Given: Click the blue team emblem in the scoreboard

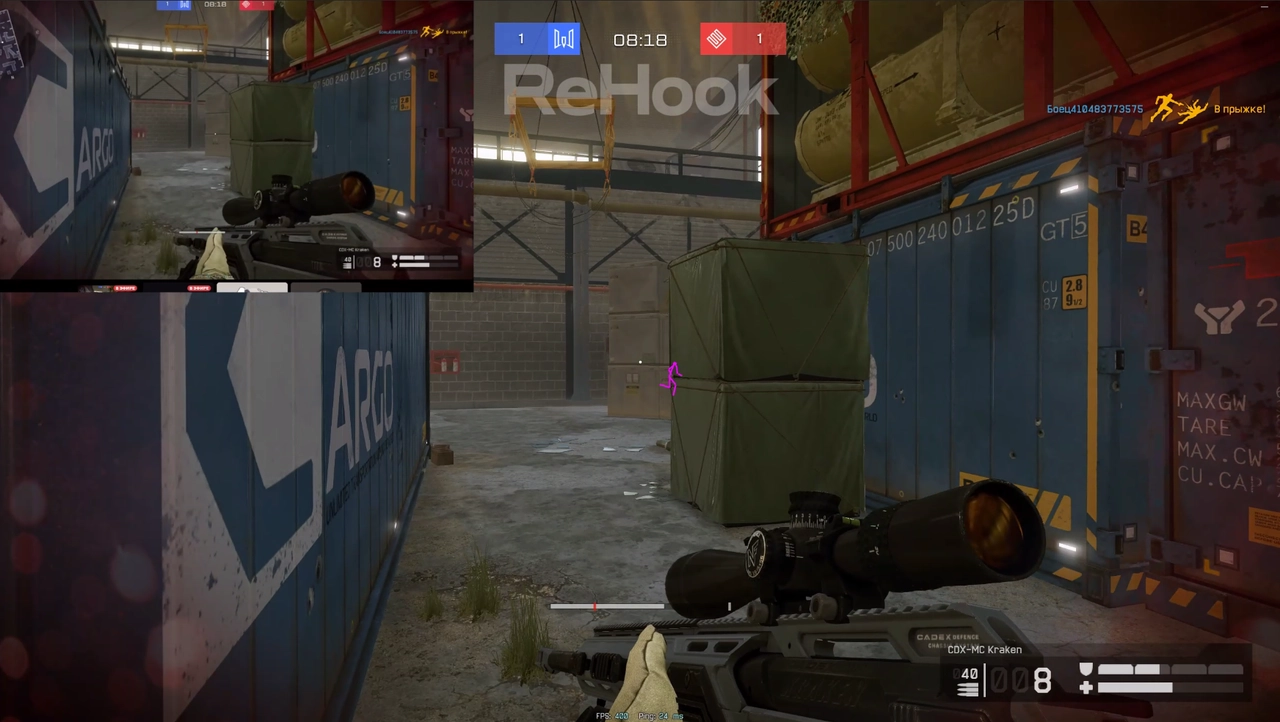Looking at the screenshot, I should [x=564, y=39].
